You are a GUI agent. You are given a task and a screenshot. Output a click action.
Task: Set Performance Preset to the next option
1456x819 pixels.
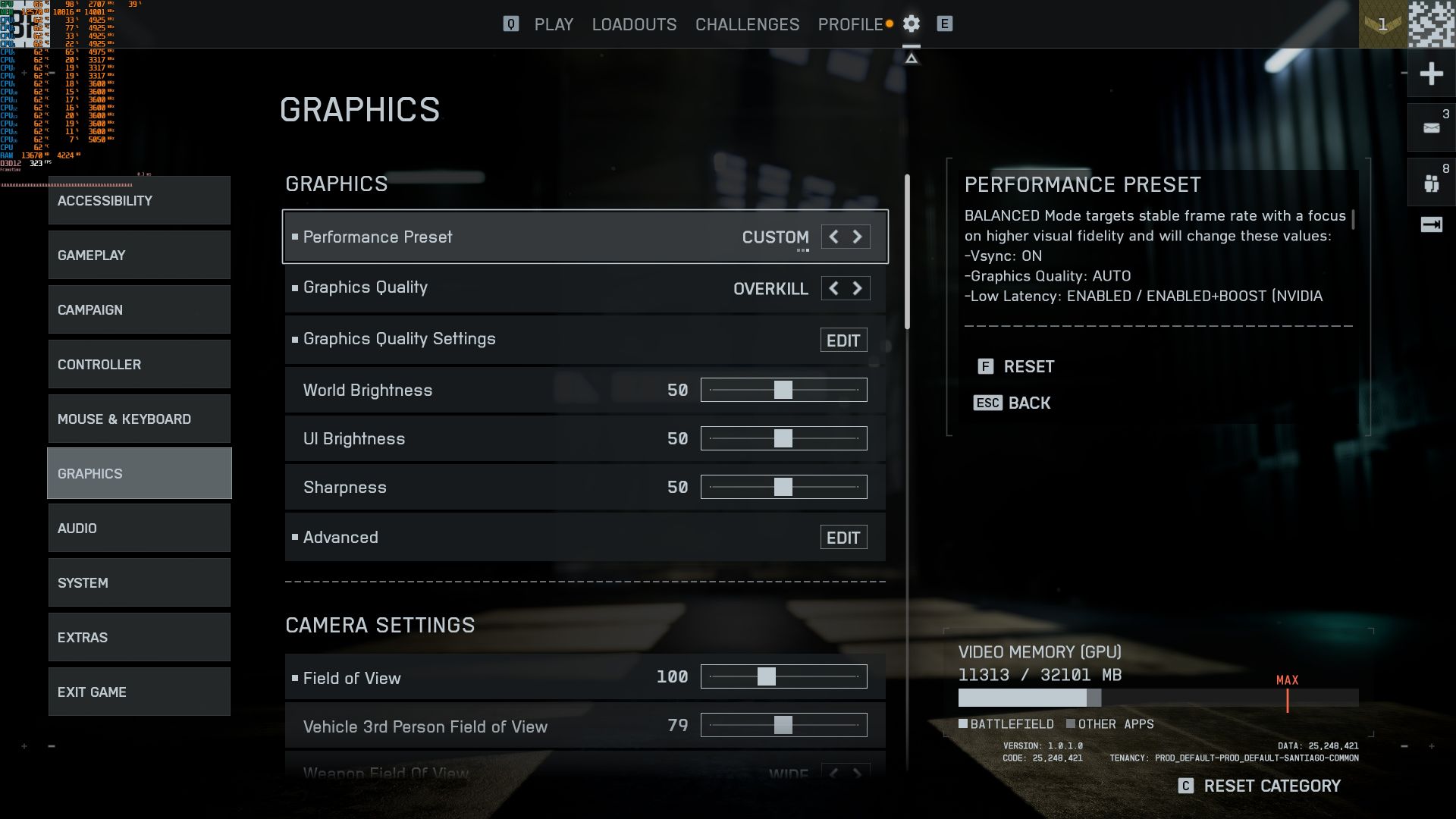coord(858,237)
